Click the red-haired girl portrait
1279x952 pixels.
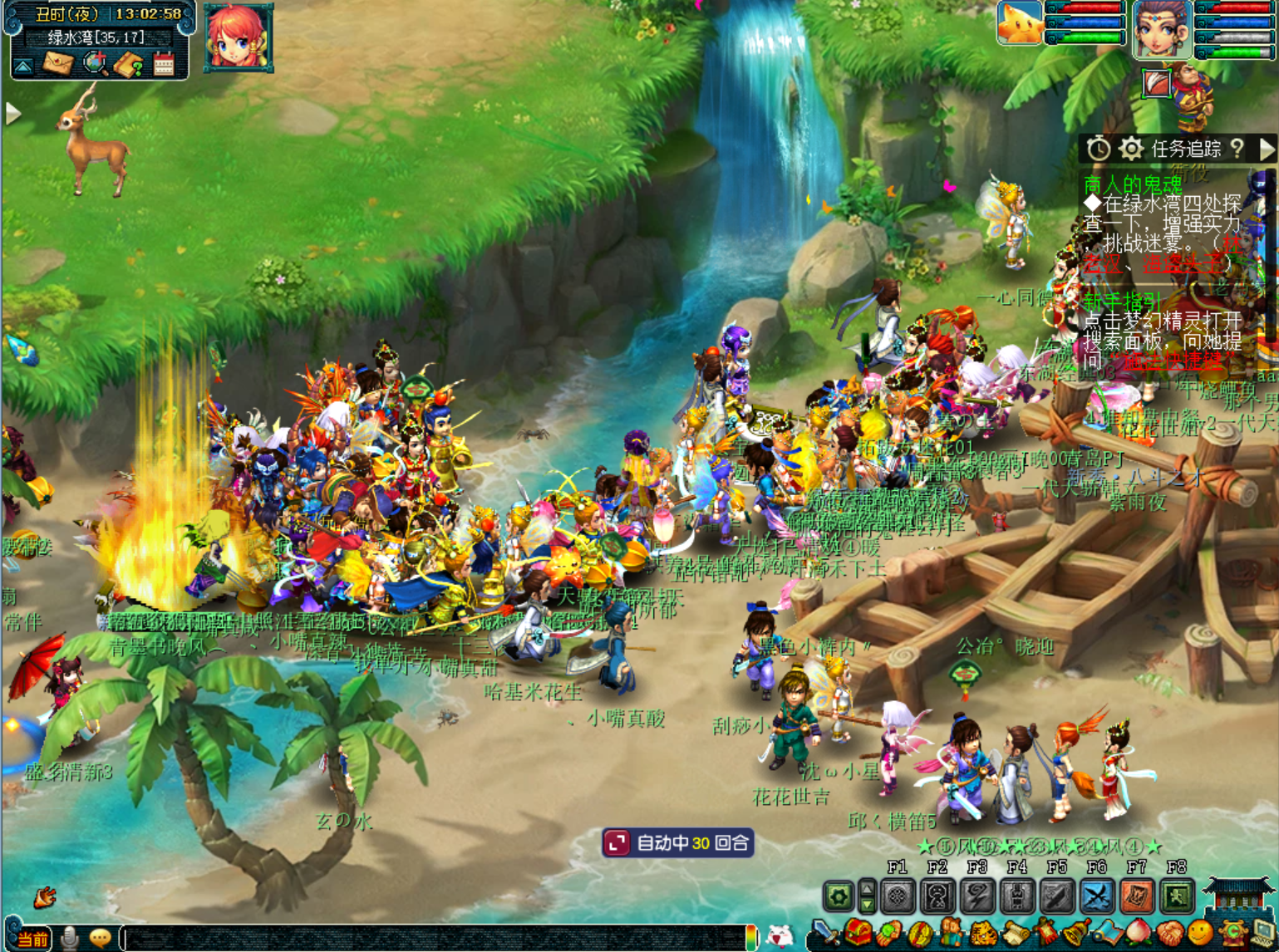[239, 37]
